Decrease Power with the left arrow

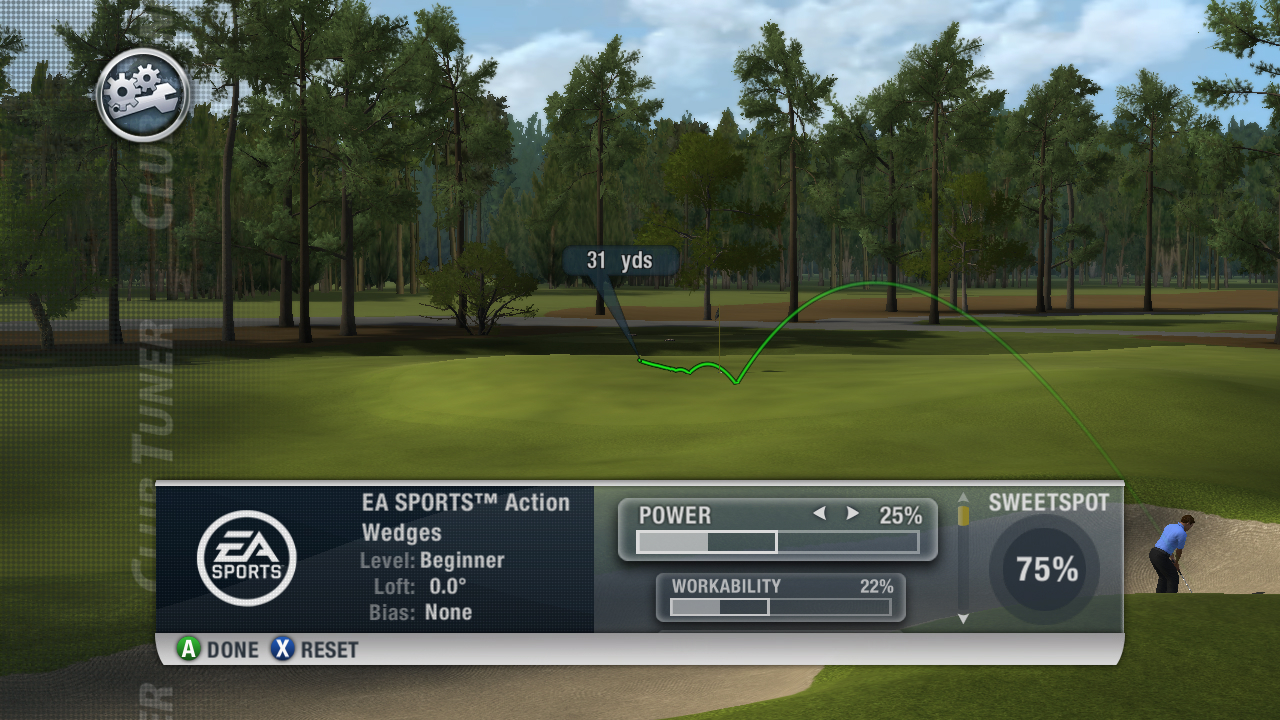click(819, 514)
